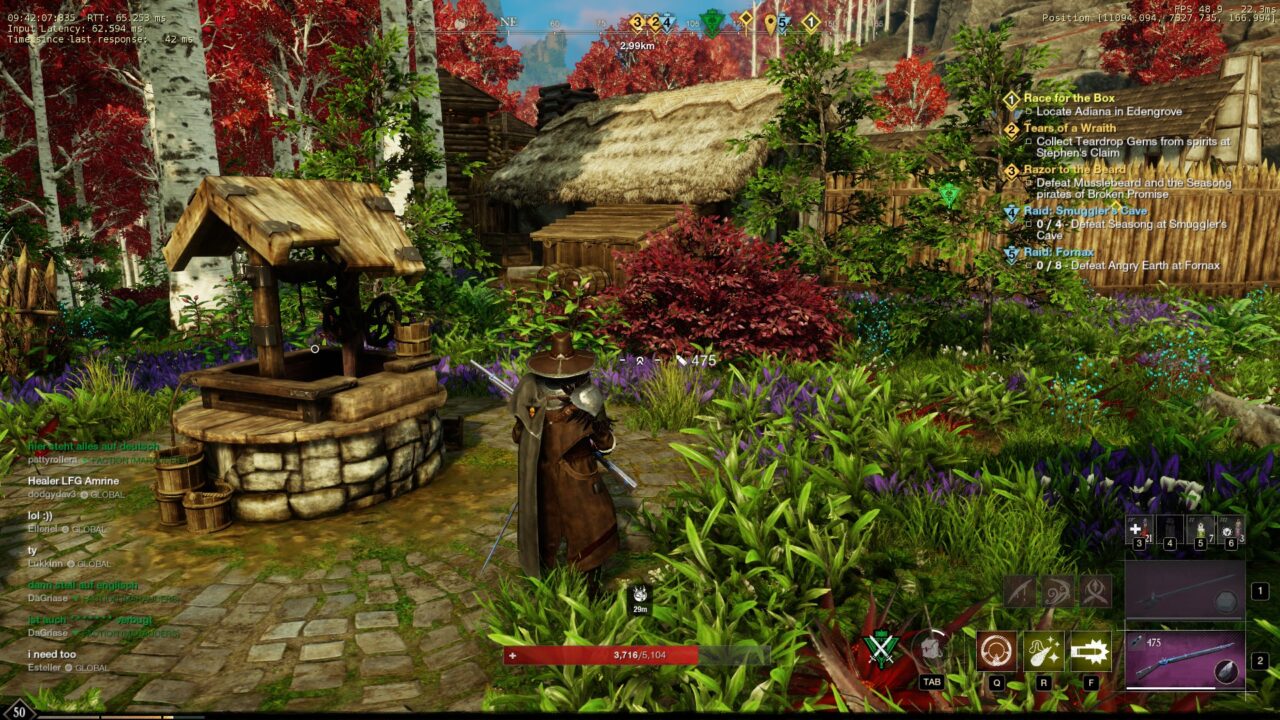Click the "Healer LFG Amrine" chat message
This screenshot has width=1280, height=720.
(x=73, y=481)
